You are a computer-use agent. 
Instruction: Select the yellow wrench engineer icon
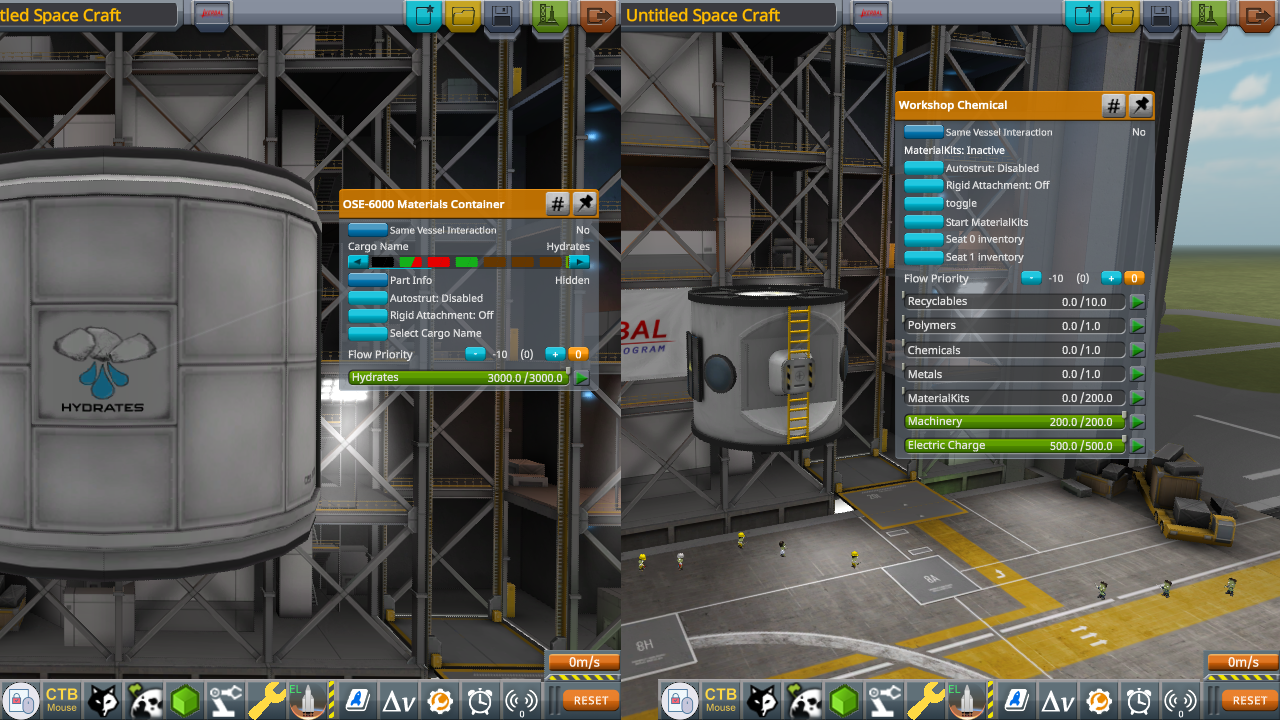pos(268,699)
